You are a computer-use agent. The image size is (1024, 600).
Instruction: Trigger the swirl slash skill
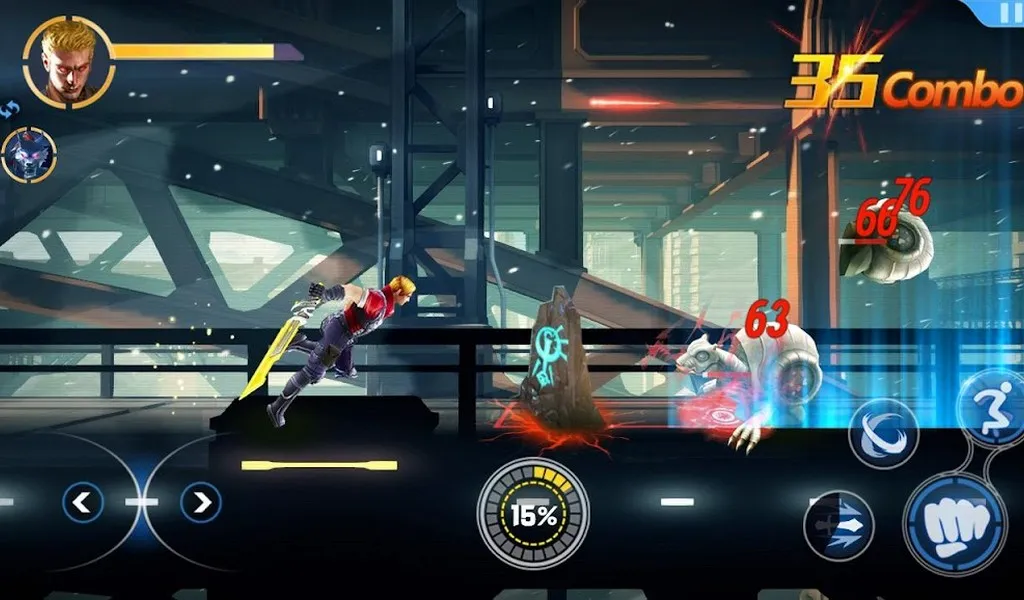point(883,434)
